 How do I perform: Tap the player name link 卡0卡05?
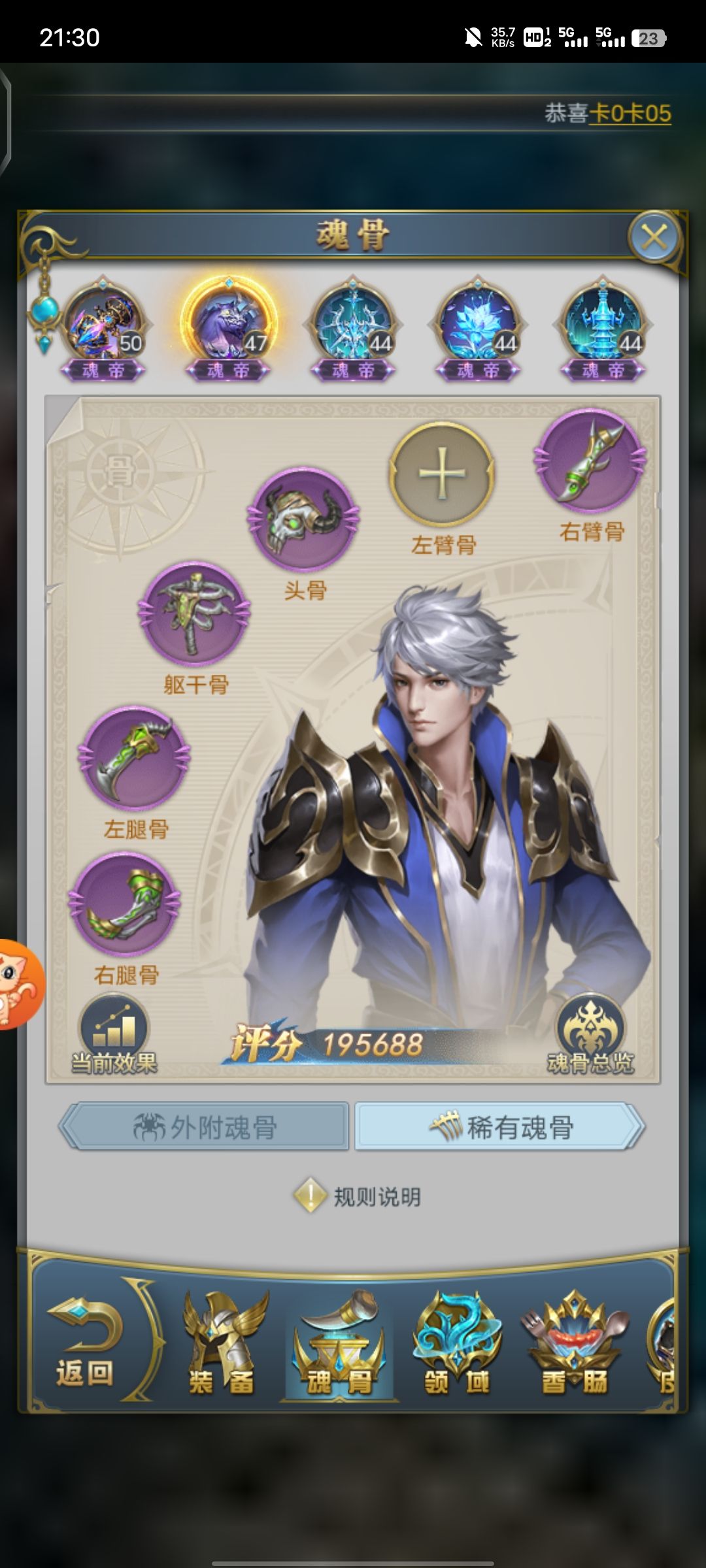[630, 114]
